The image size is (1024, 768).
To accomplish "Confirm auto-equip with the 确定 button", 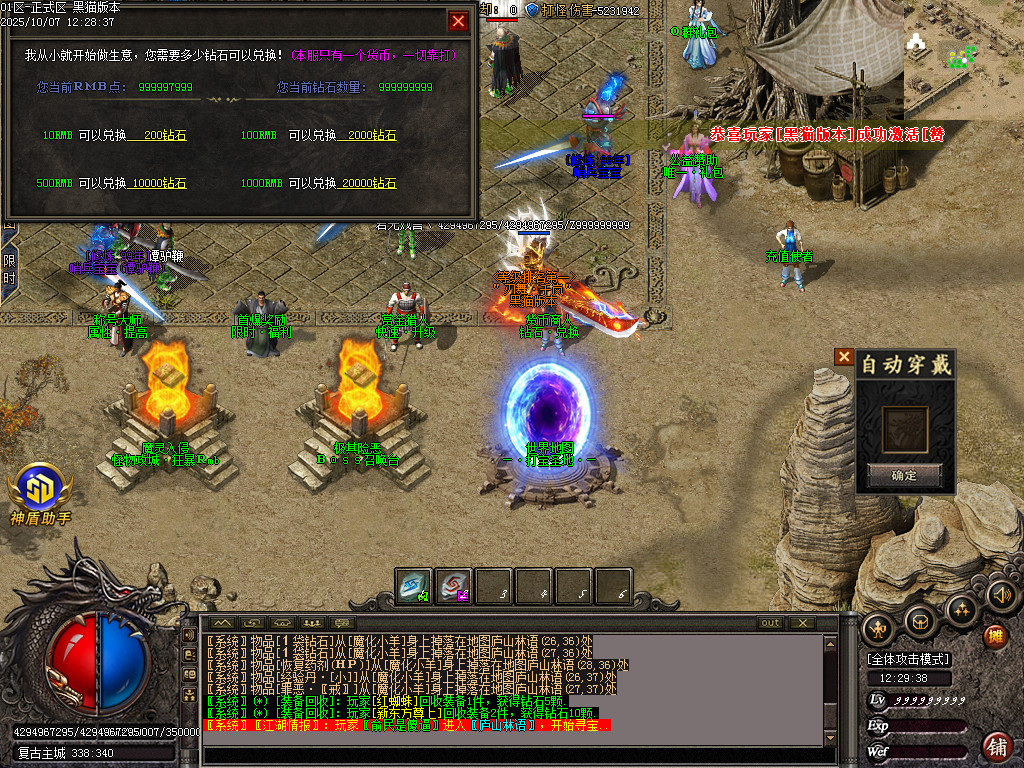I will pos(904,475).
